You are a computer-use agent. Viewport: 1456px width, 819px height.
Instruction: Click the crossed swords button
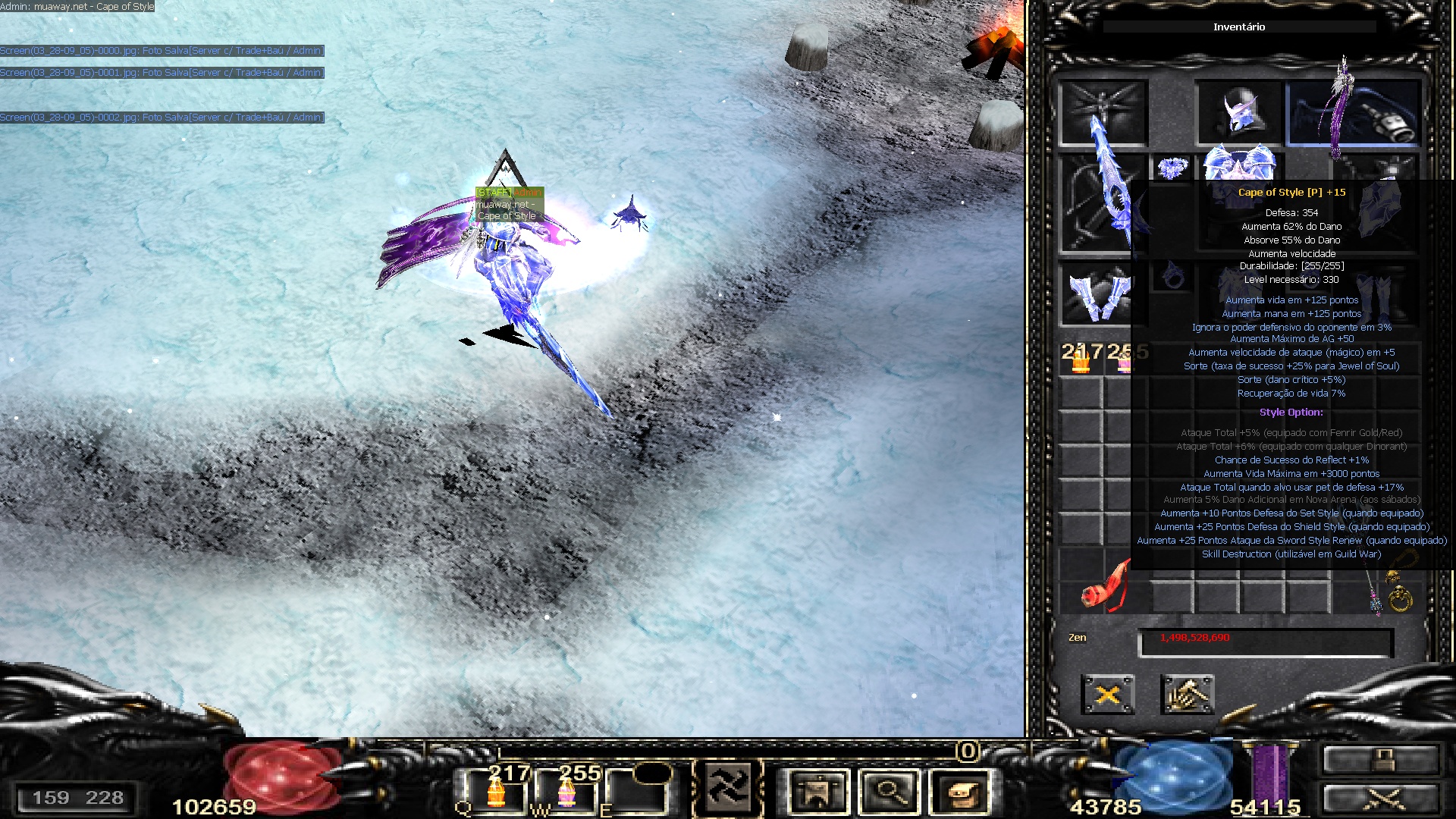click(x=1380, y=799)
